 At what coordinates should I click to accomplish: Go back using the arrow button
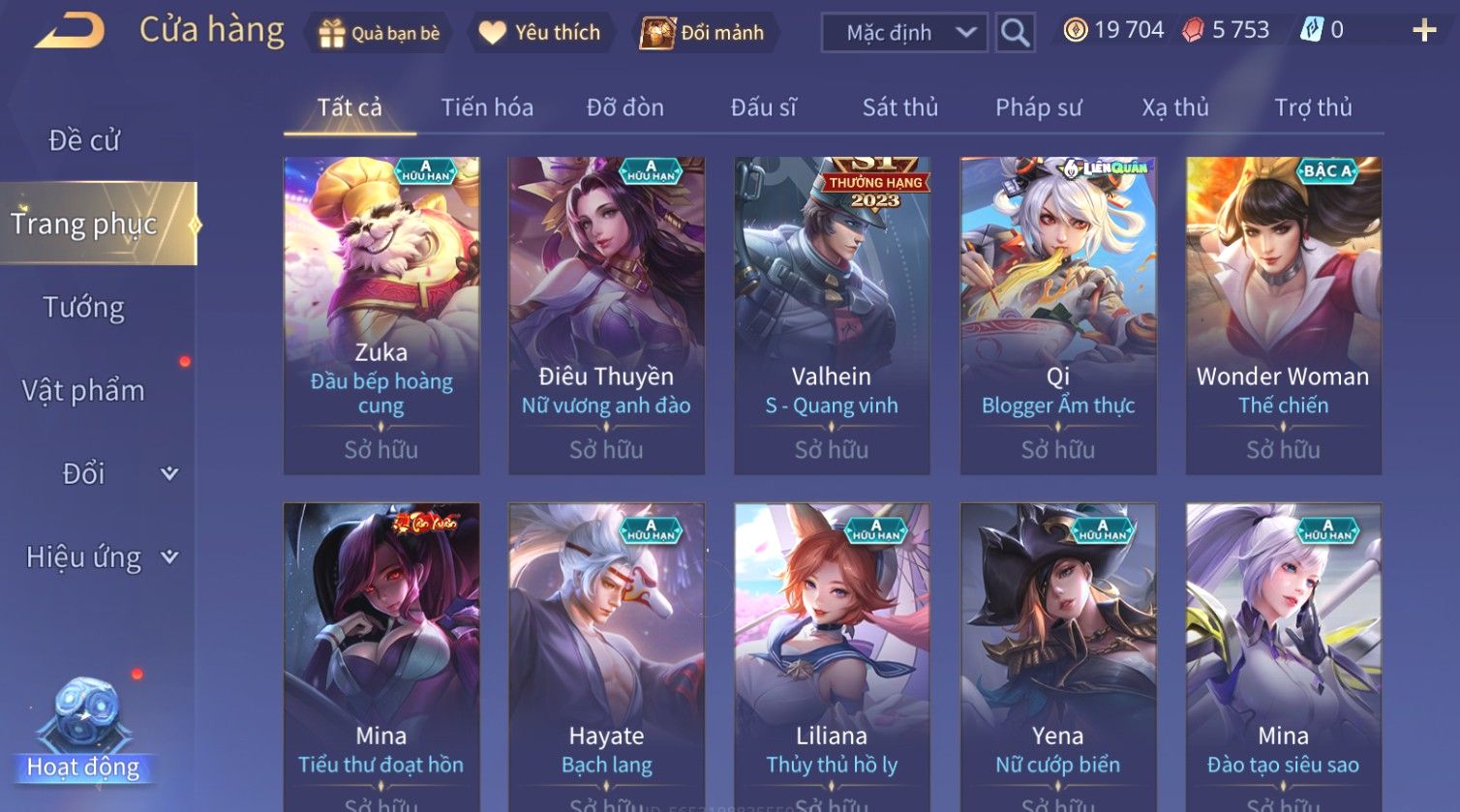70,32
